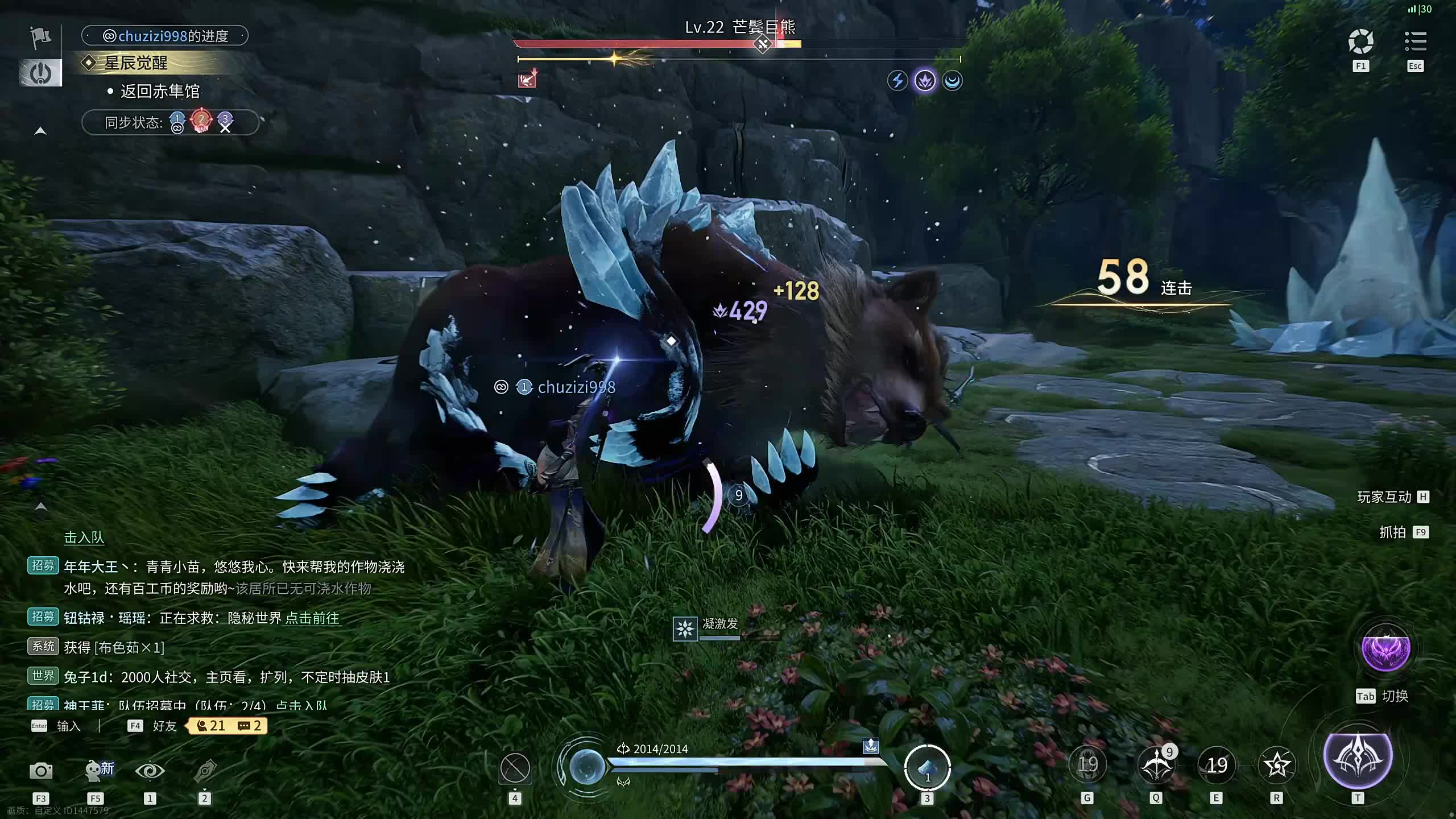The height and width of the screenshot is (819, 1456).
Task: Select chuzizi998's progress header
Action: (165, 36)
